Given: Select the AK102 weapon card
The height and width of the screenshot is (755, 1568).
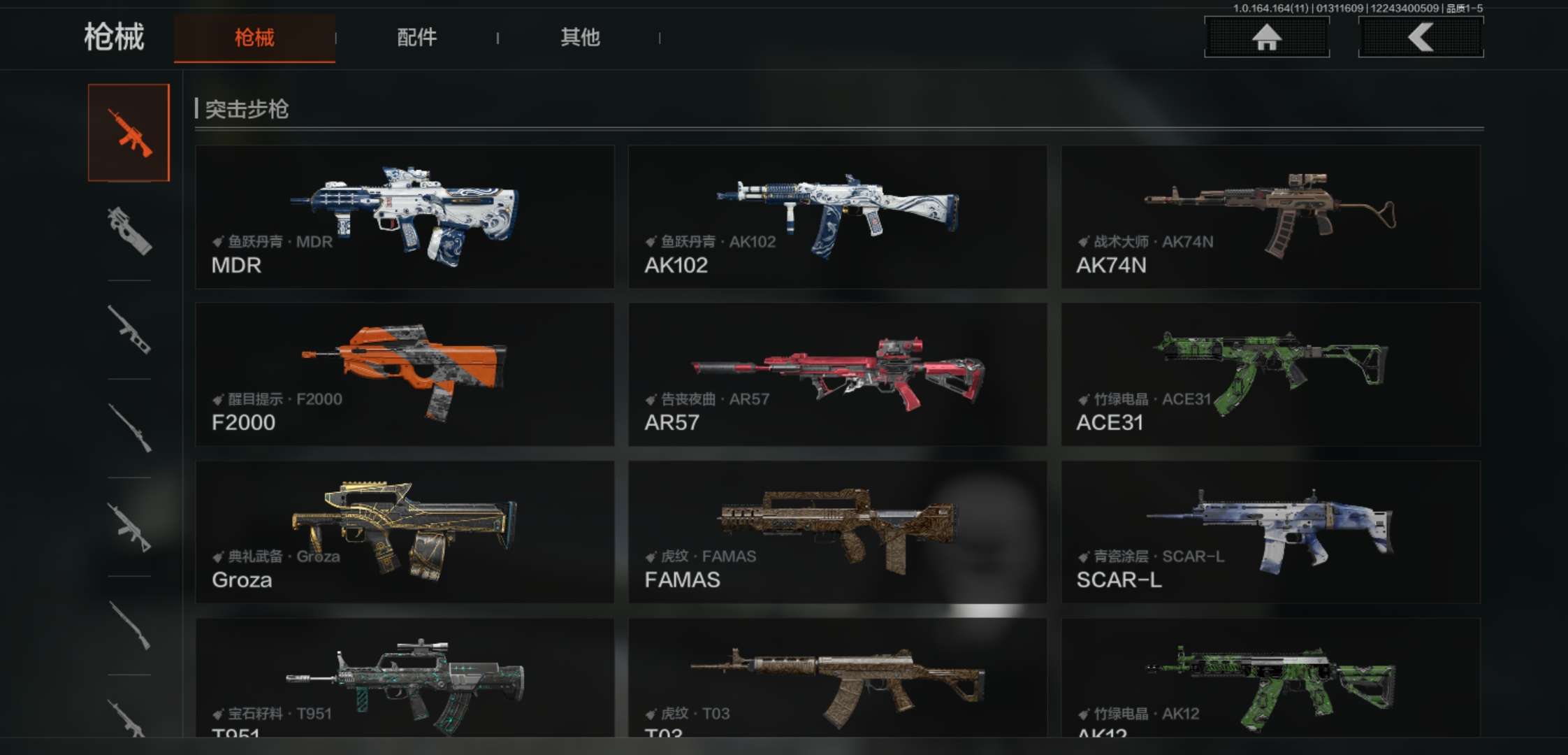Looking at the screenshot, I should pos(837,217).
